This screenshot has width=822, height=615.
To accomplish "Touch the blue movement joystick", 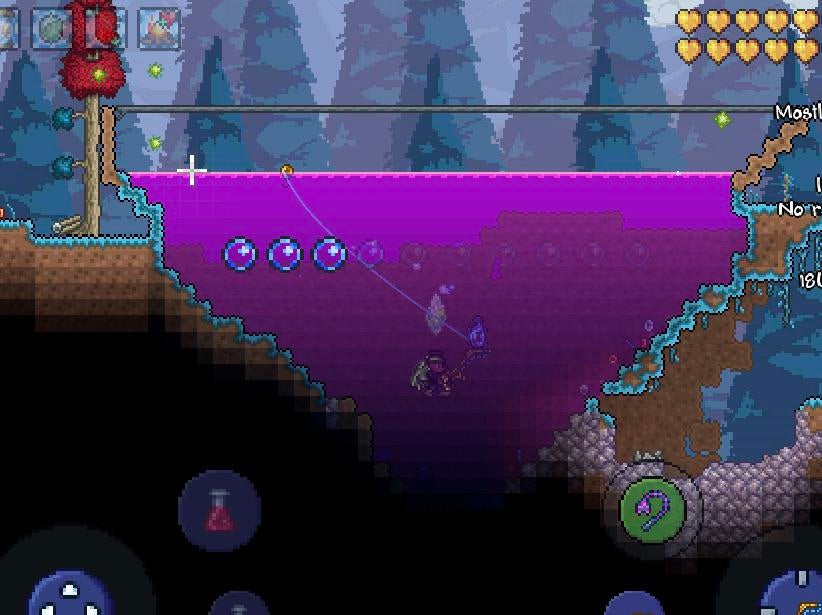I will pos(72,597).
